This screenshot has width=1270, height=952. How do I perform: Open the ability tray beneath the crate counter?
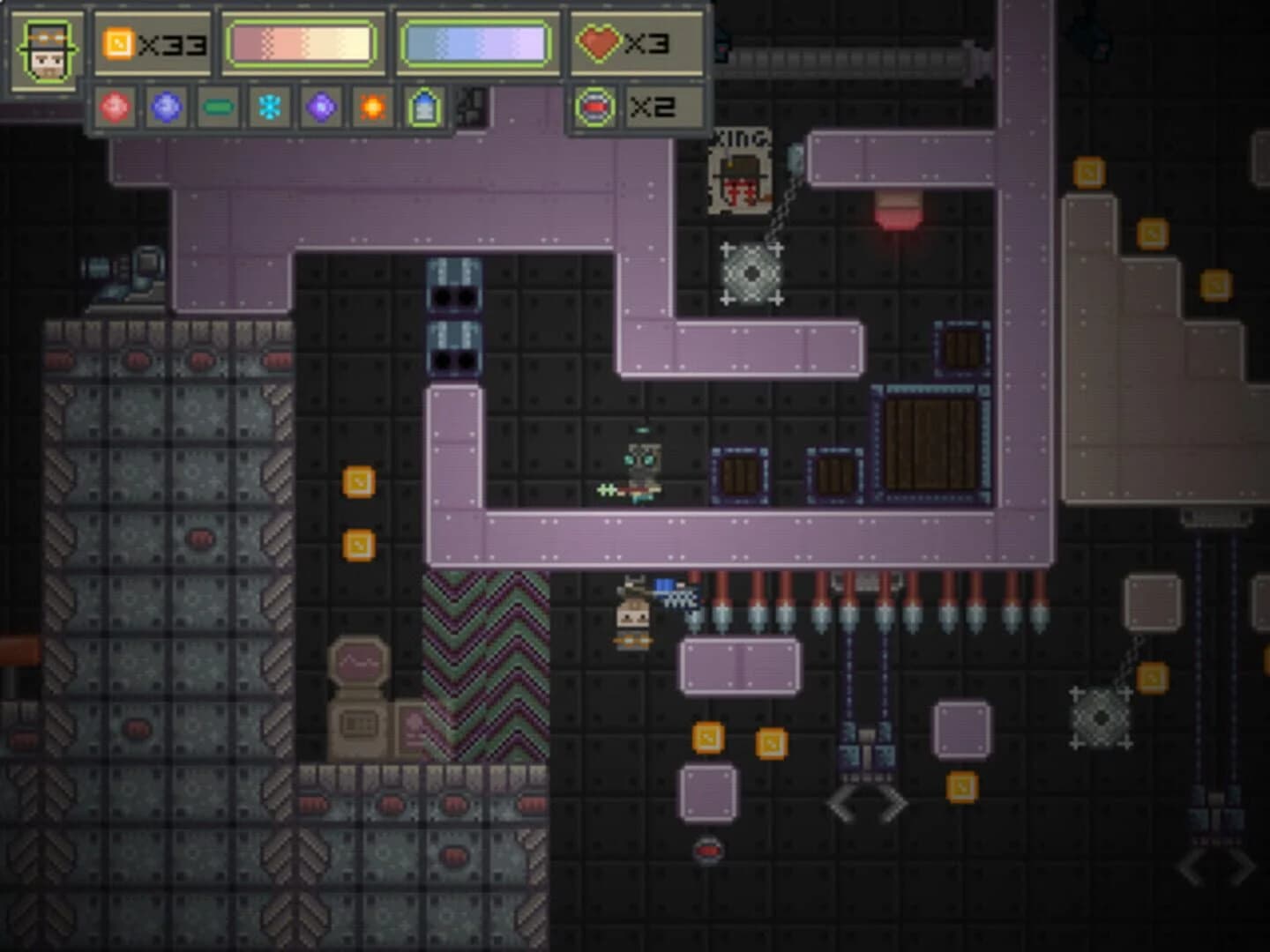pos(291,108)
